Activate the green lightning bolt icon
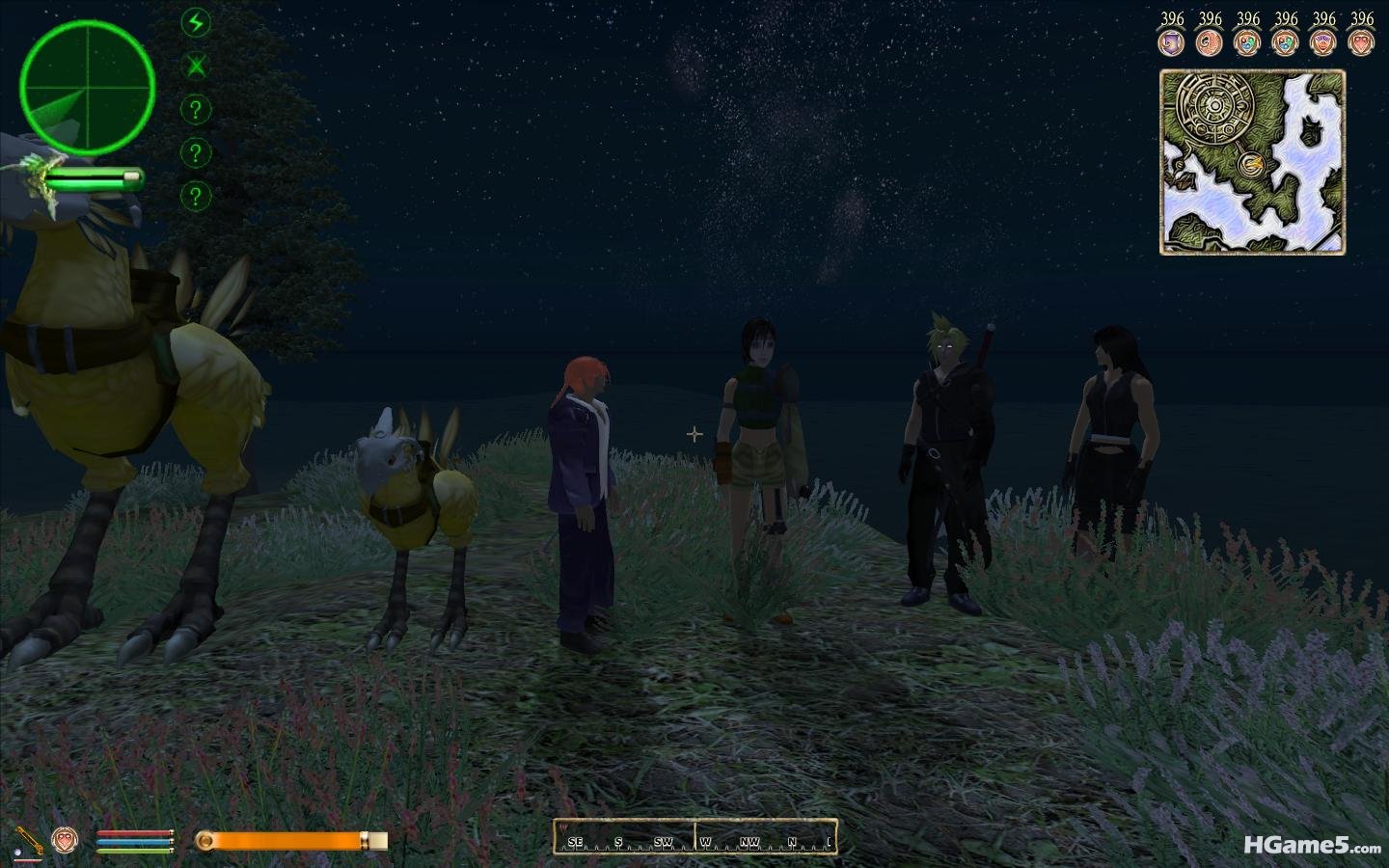Viewport: 1389px width, 868px height. point(196,23)
